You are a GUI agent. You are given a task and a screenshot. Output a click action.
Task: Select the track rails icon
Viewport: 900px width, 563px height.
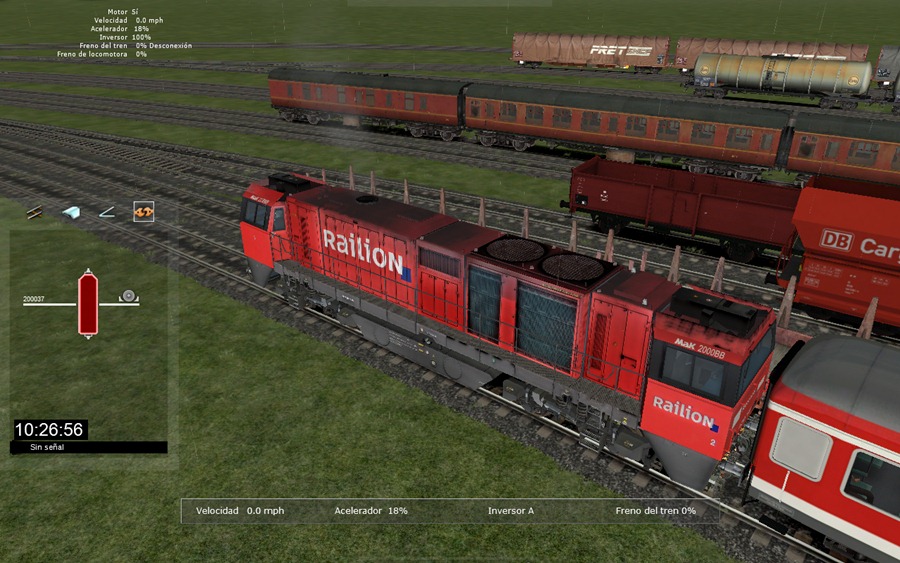point(35,212)
